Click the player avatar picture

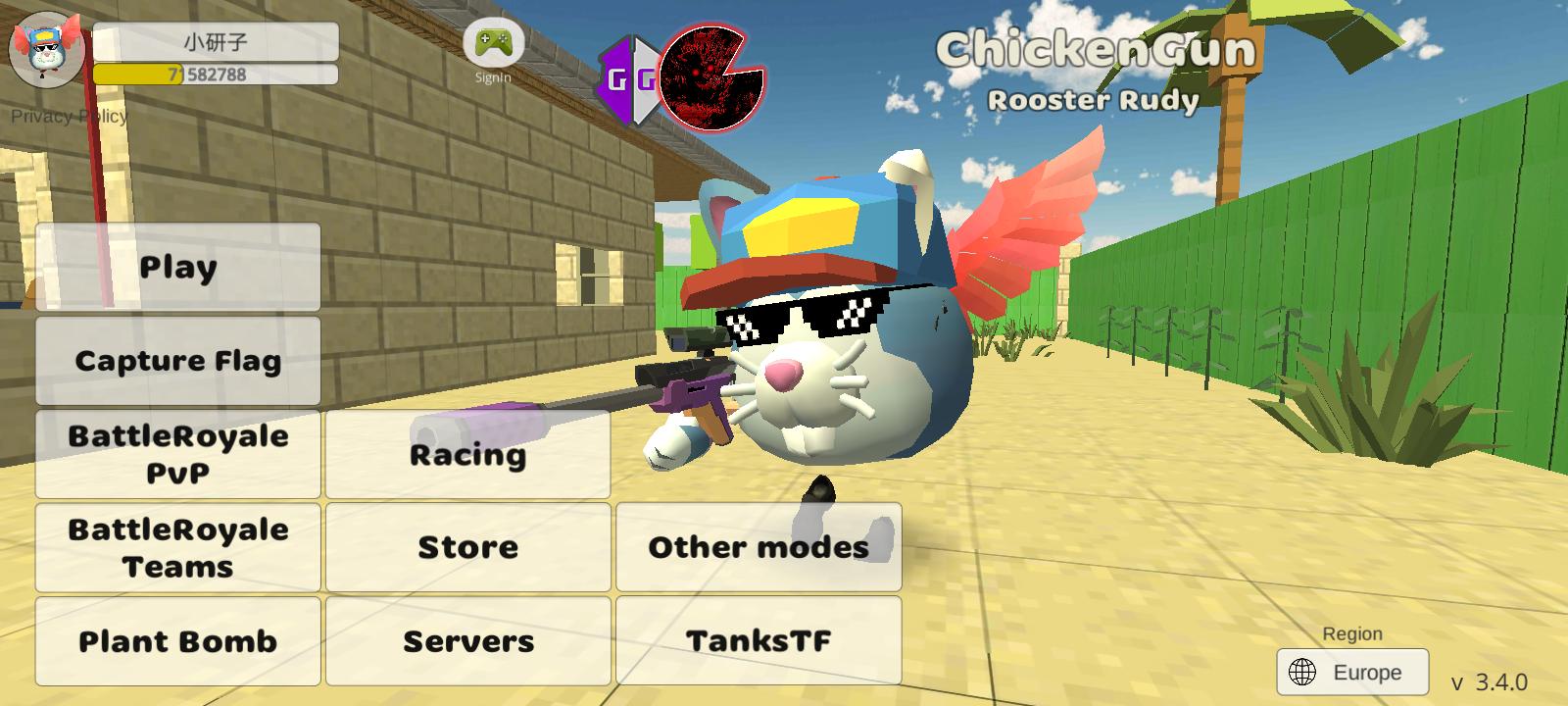tap(45, 49)
